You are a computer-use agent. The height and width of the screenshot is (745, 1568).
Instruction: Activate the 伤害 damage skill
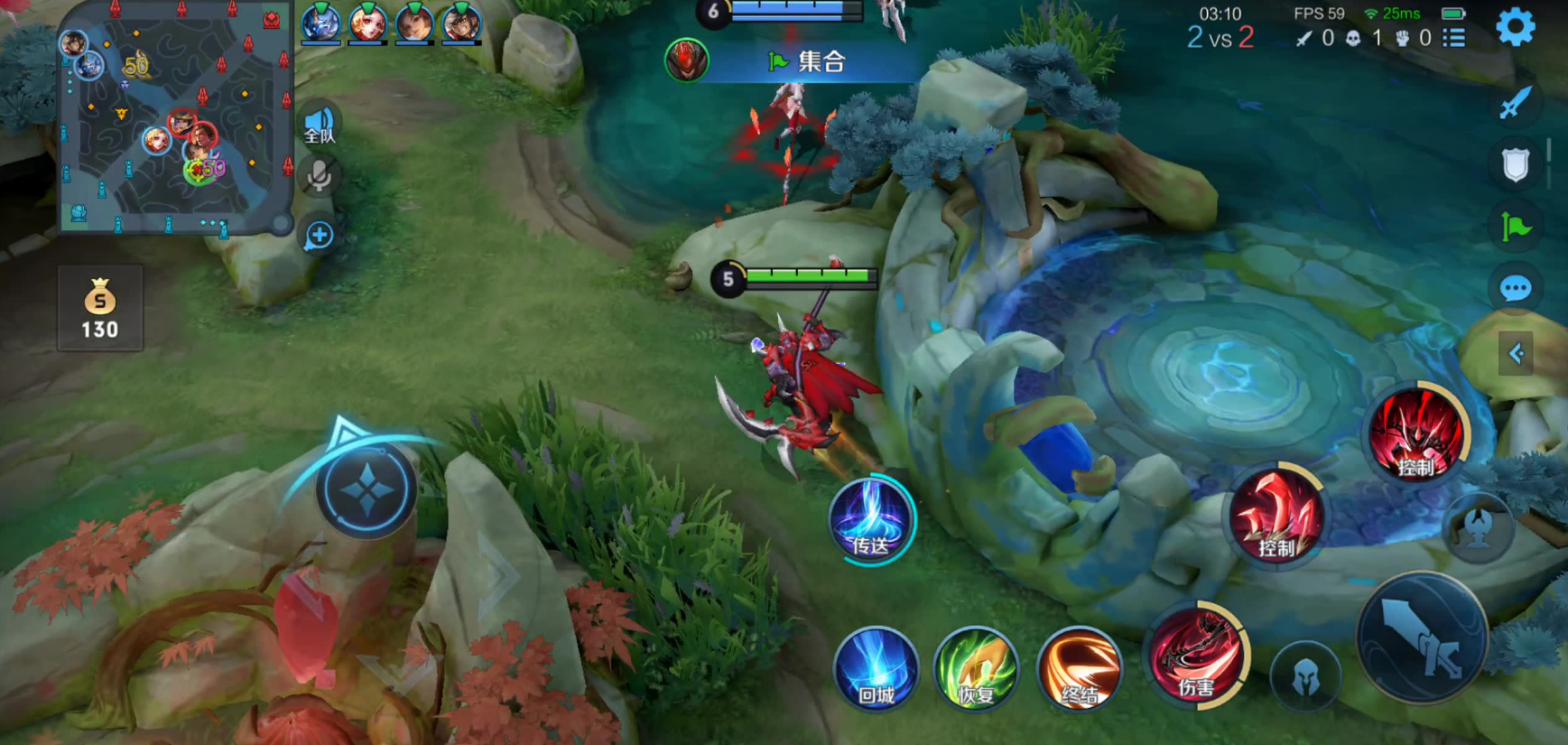point(1196,655)
